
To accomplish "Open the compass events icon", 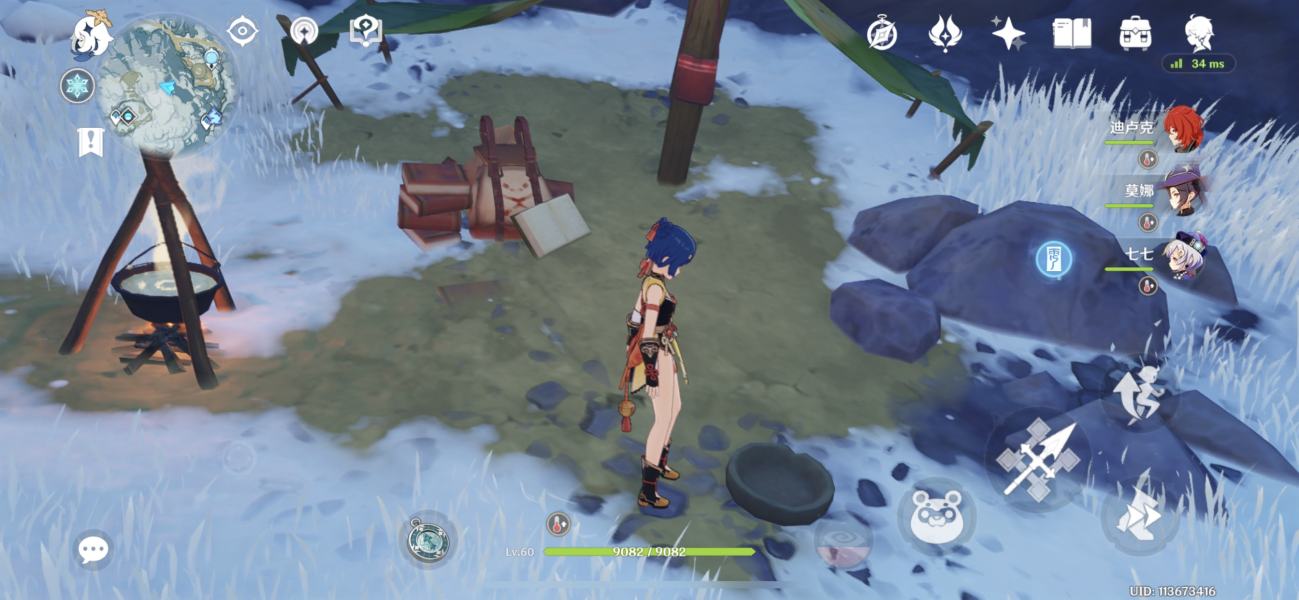I will point(881,34).
